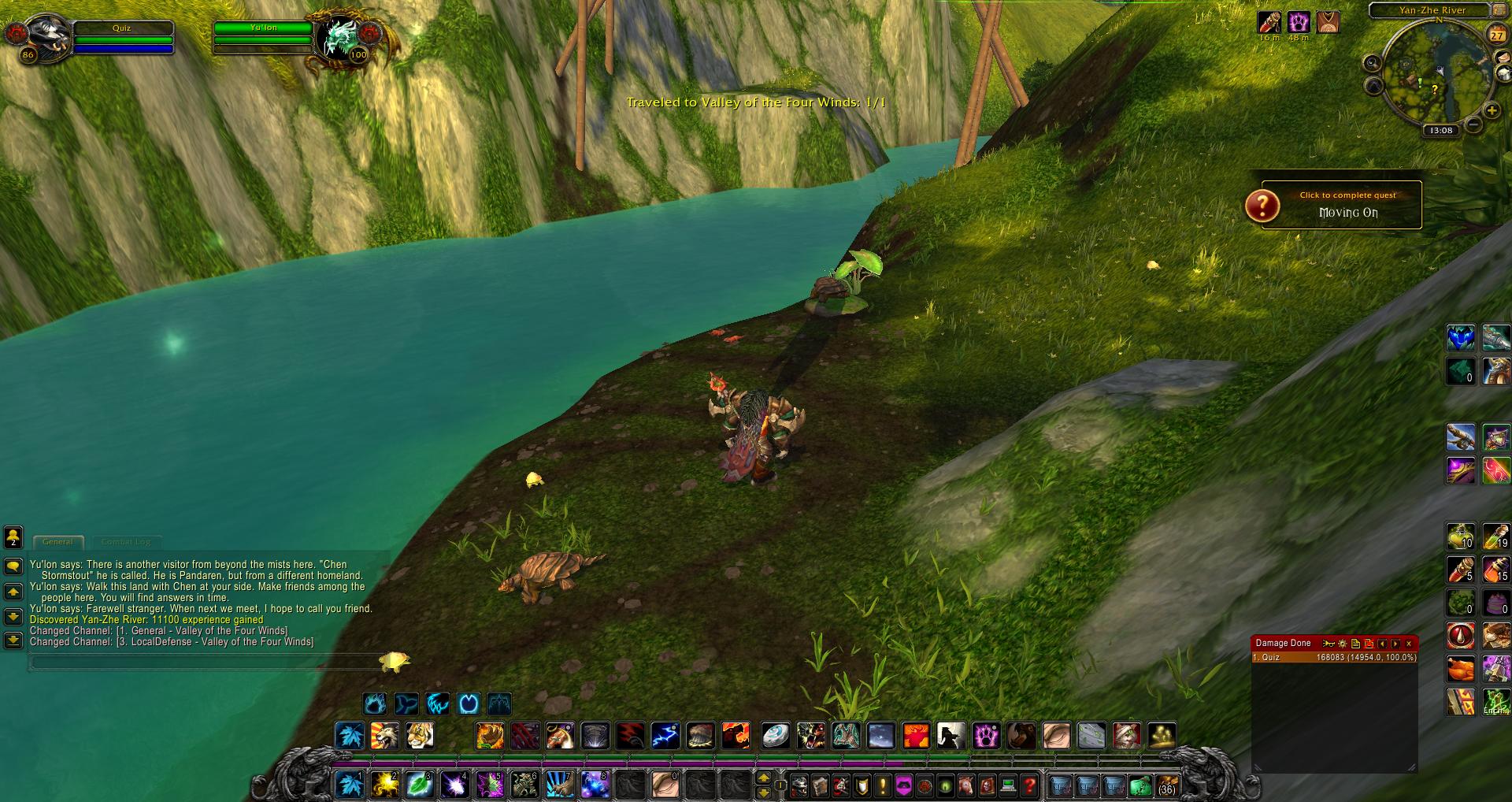Use the roasted chicken food item

point(1461,670)
